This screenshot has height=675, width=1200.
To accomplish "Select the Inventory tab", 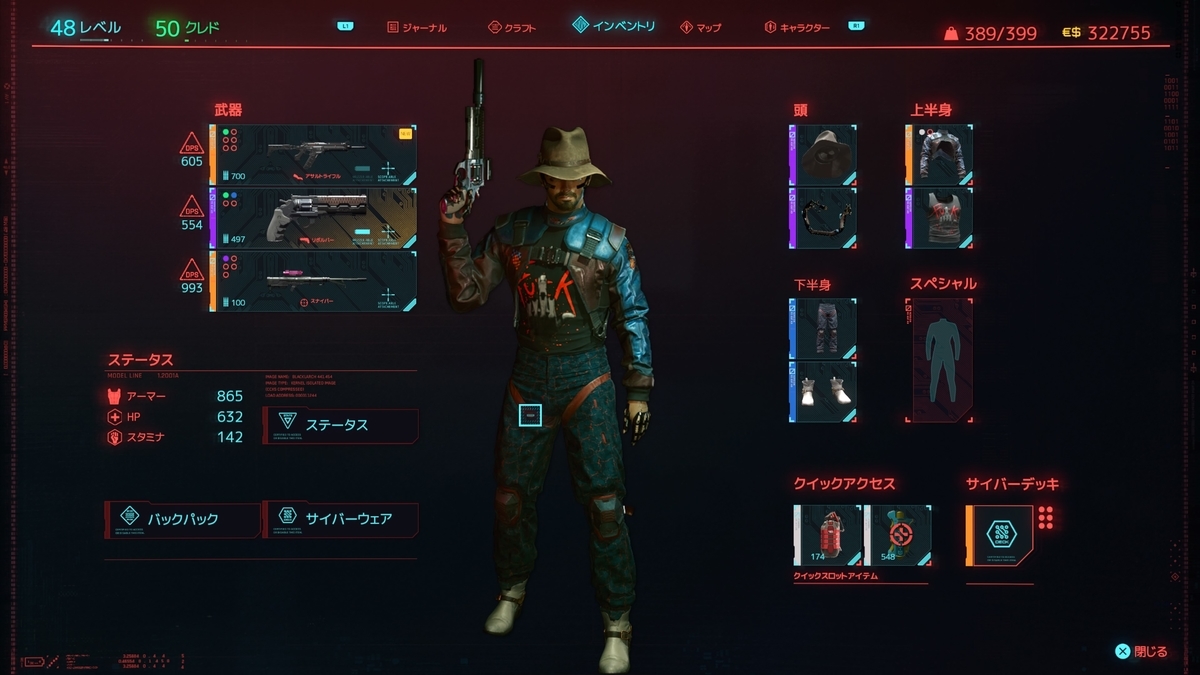I will pyautogui.click(x=614, y=25).
